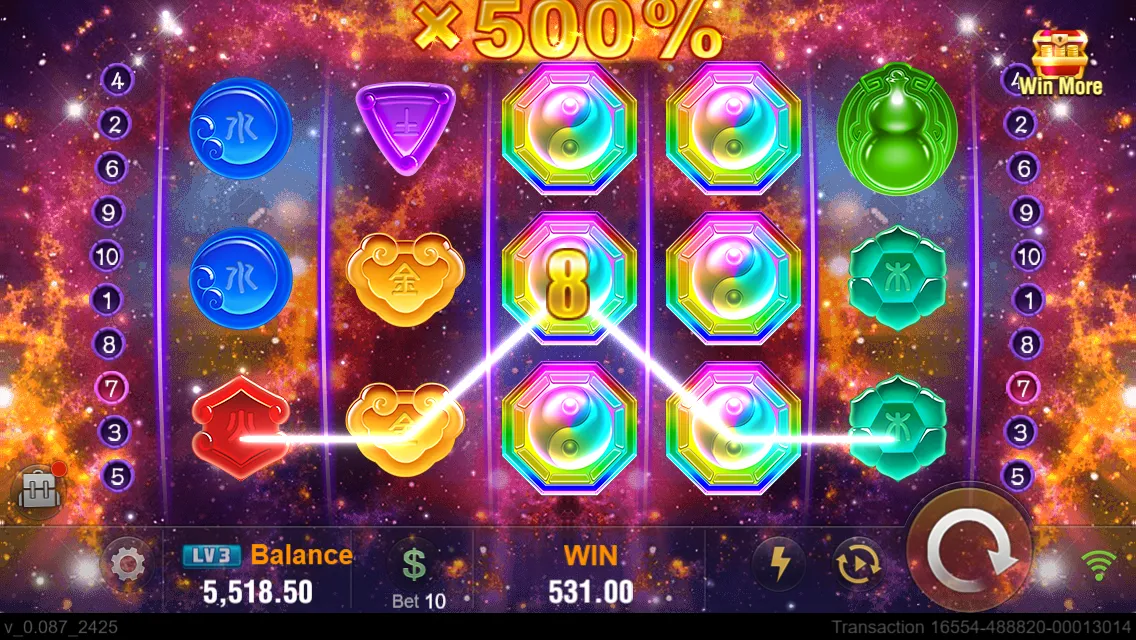Open the Win More treasure chest
1136x640 pixels.
[x=1059, y=62]
